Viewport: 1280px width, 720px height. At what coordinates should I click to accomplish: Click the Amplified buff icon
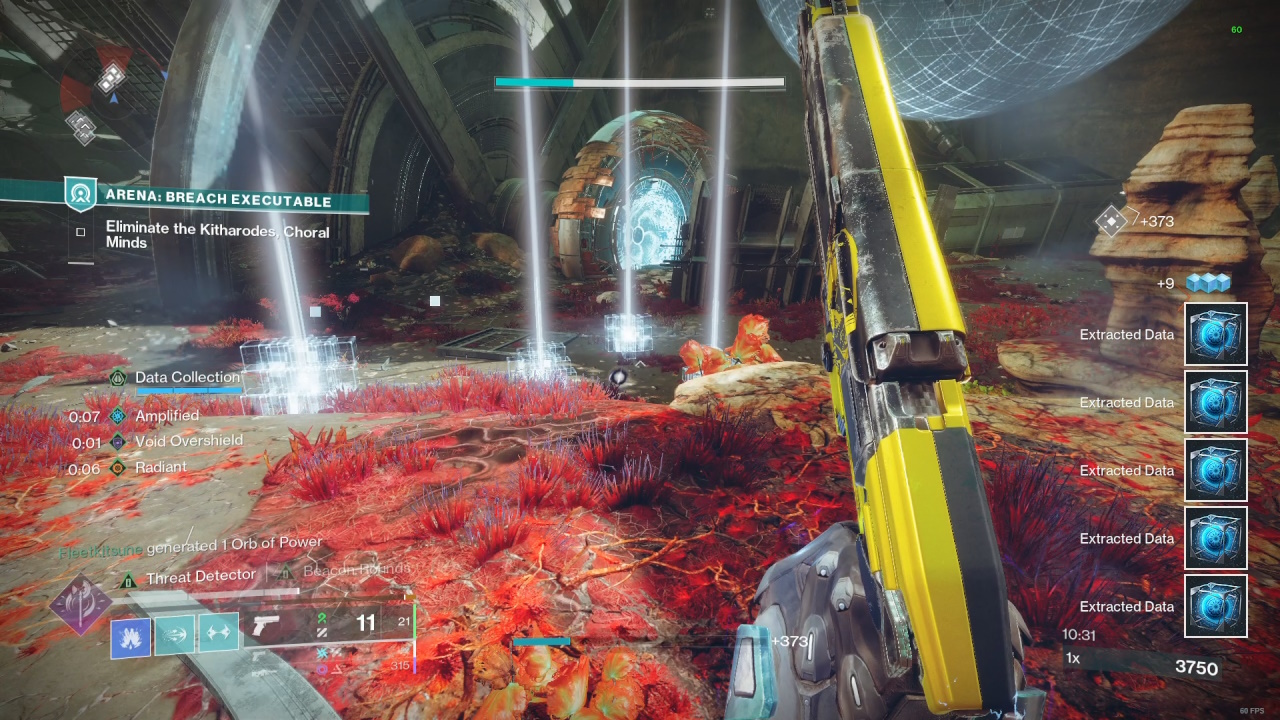(x=118, y=415)
